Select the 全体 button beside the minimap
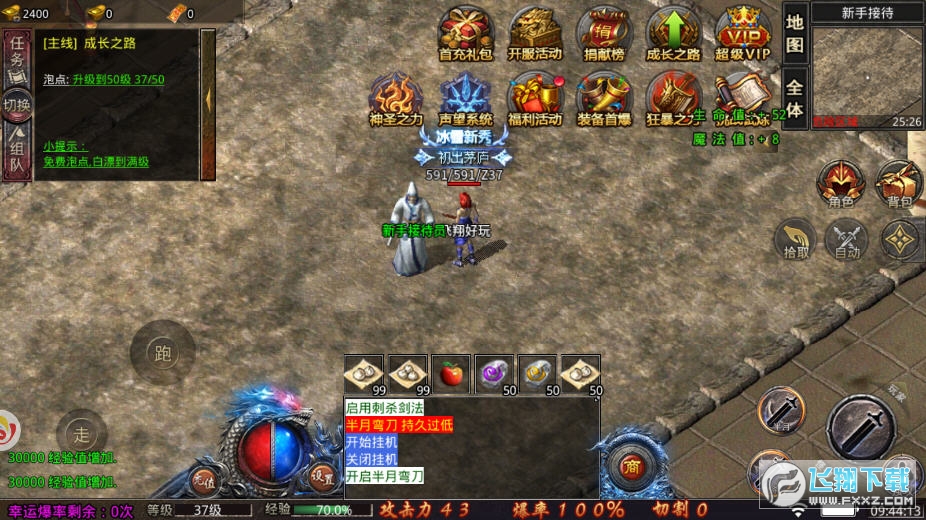This screenshot has width=926, height=520. (x=795, y=98)
